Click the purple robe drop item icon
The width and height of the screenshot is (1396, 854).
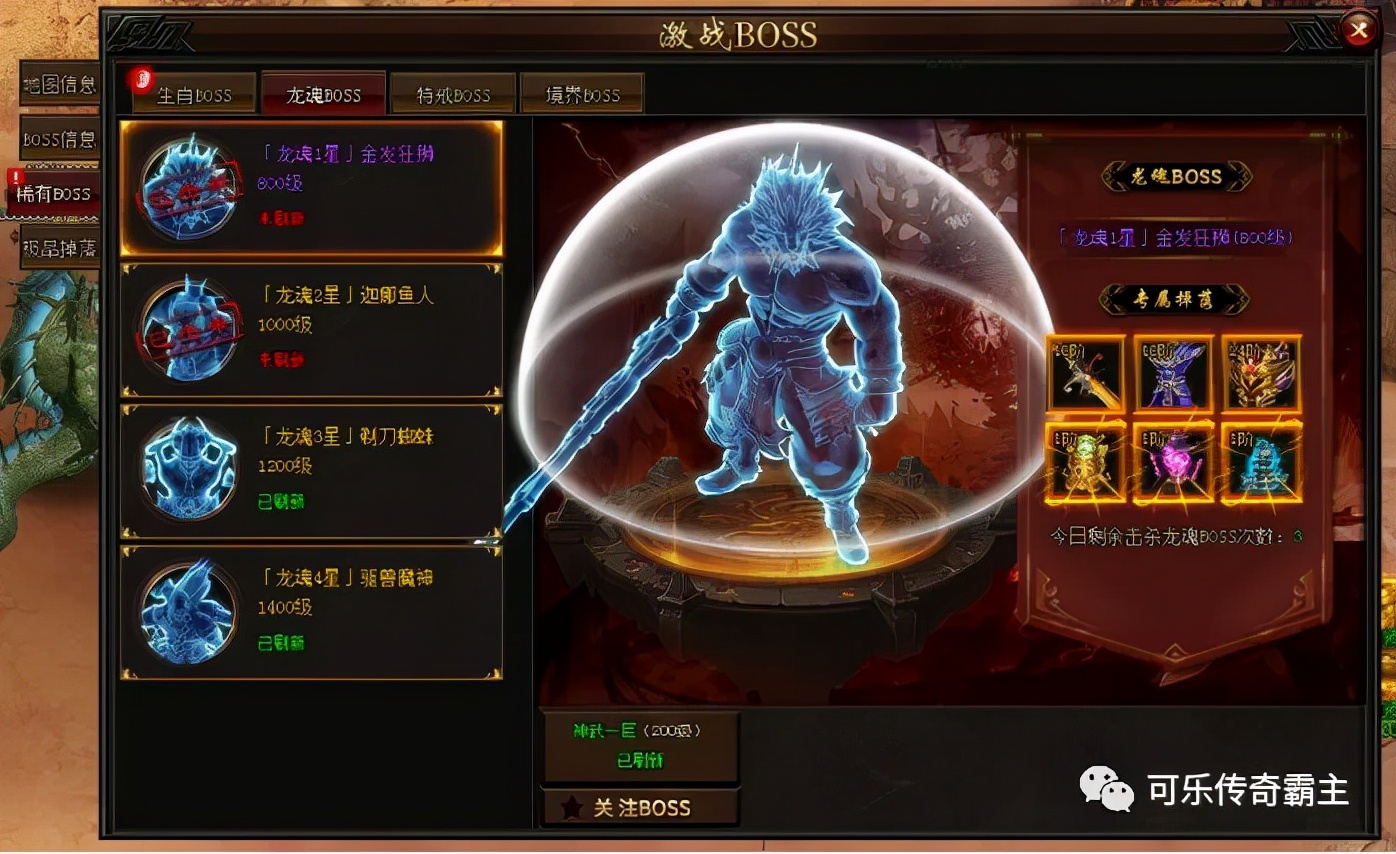1174,372
